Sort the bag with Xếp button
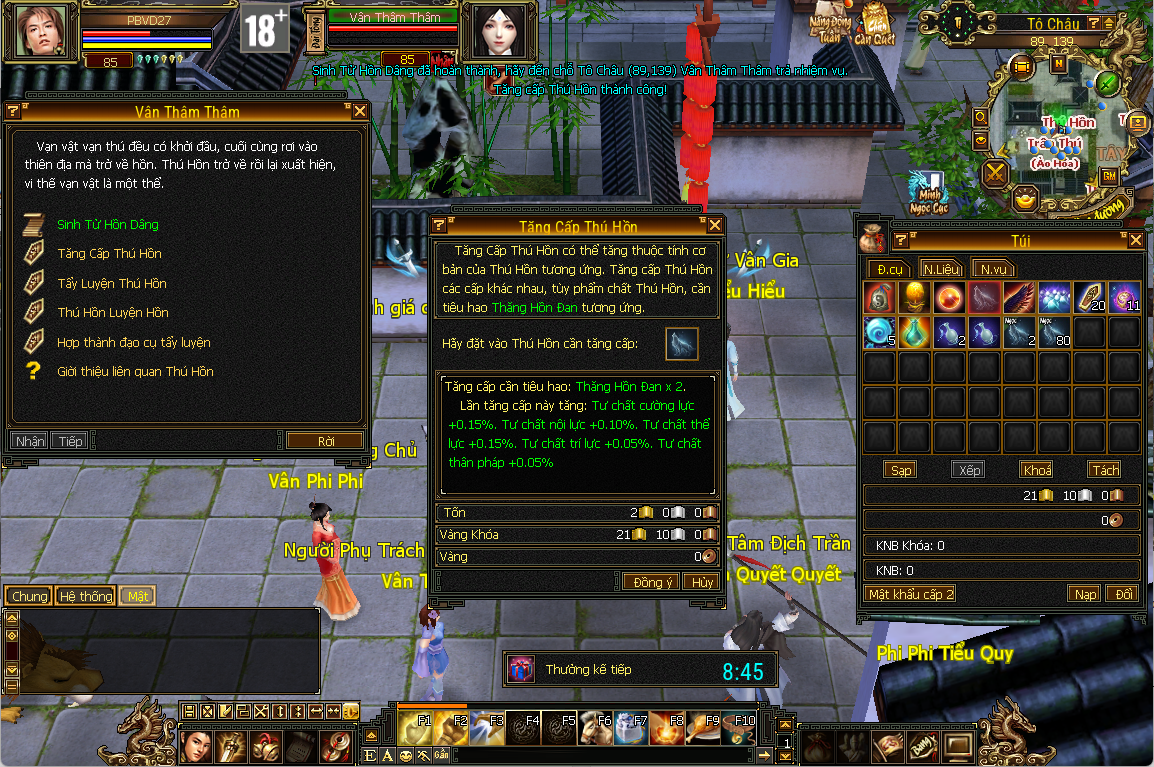This screenshot has width=1154, height=767. click(969, 470)
